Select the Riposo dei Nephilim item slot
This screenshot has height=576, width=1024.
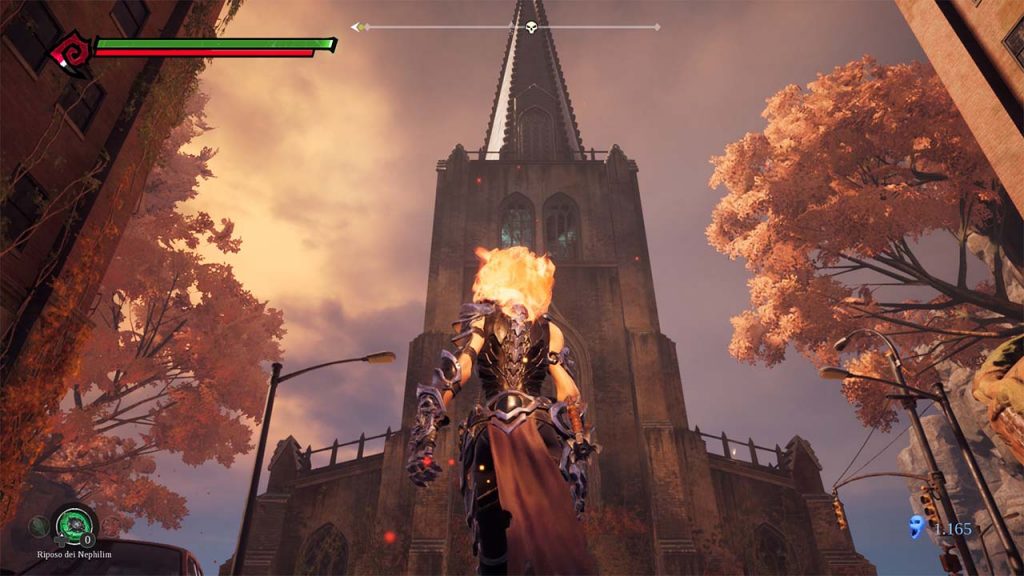pos(75,521)
